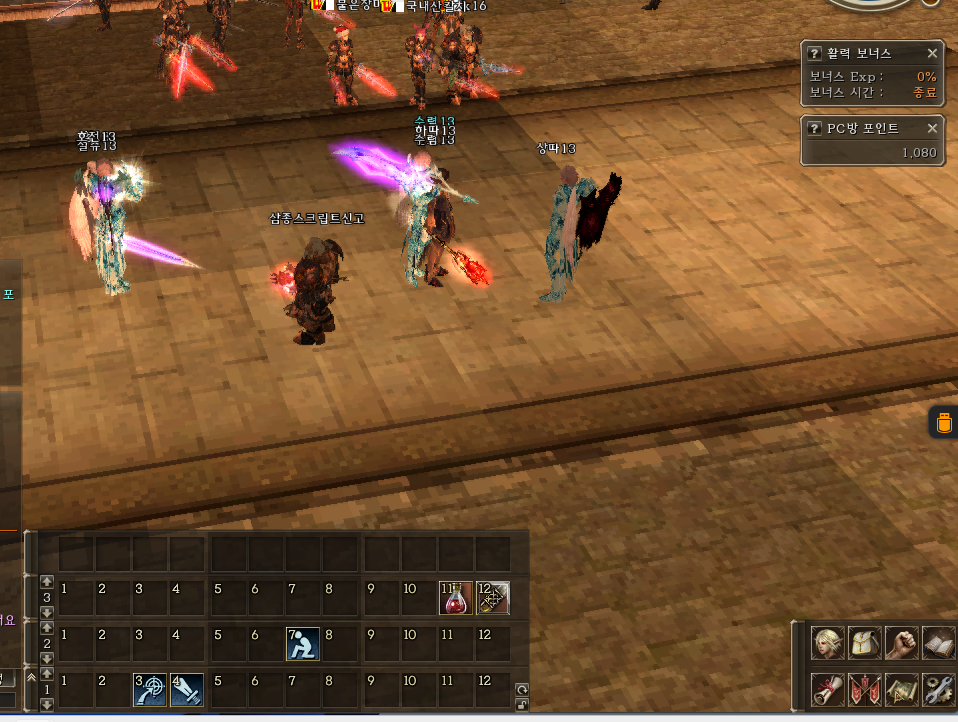958x722 pixels.
Task: Use the red potion in slot 11
Action: [x=455, y=598]
